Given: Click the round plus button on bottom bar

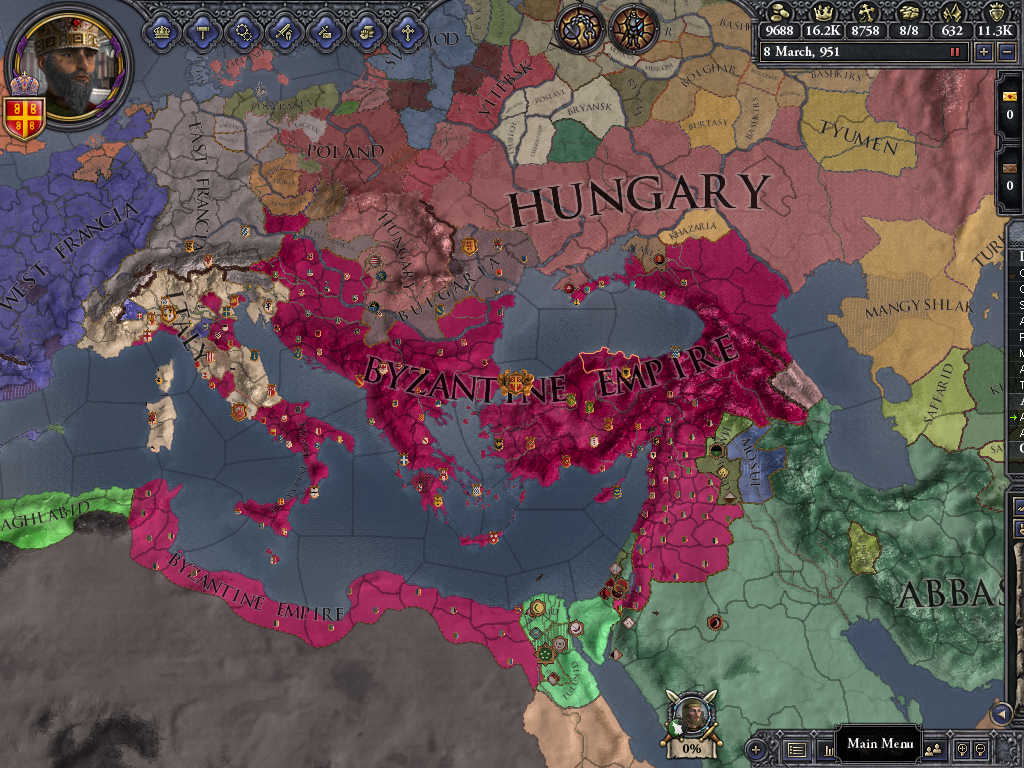Looking at the screenshot, I should [x=756, y=748].
